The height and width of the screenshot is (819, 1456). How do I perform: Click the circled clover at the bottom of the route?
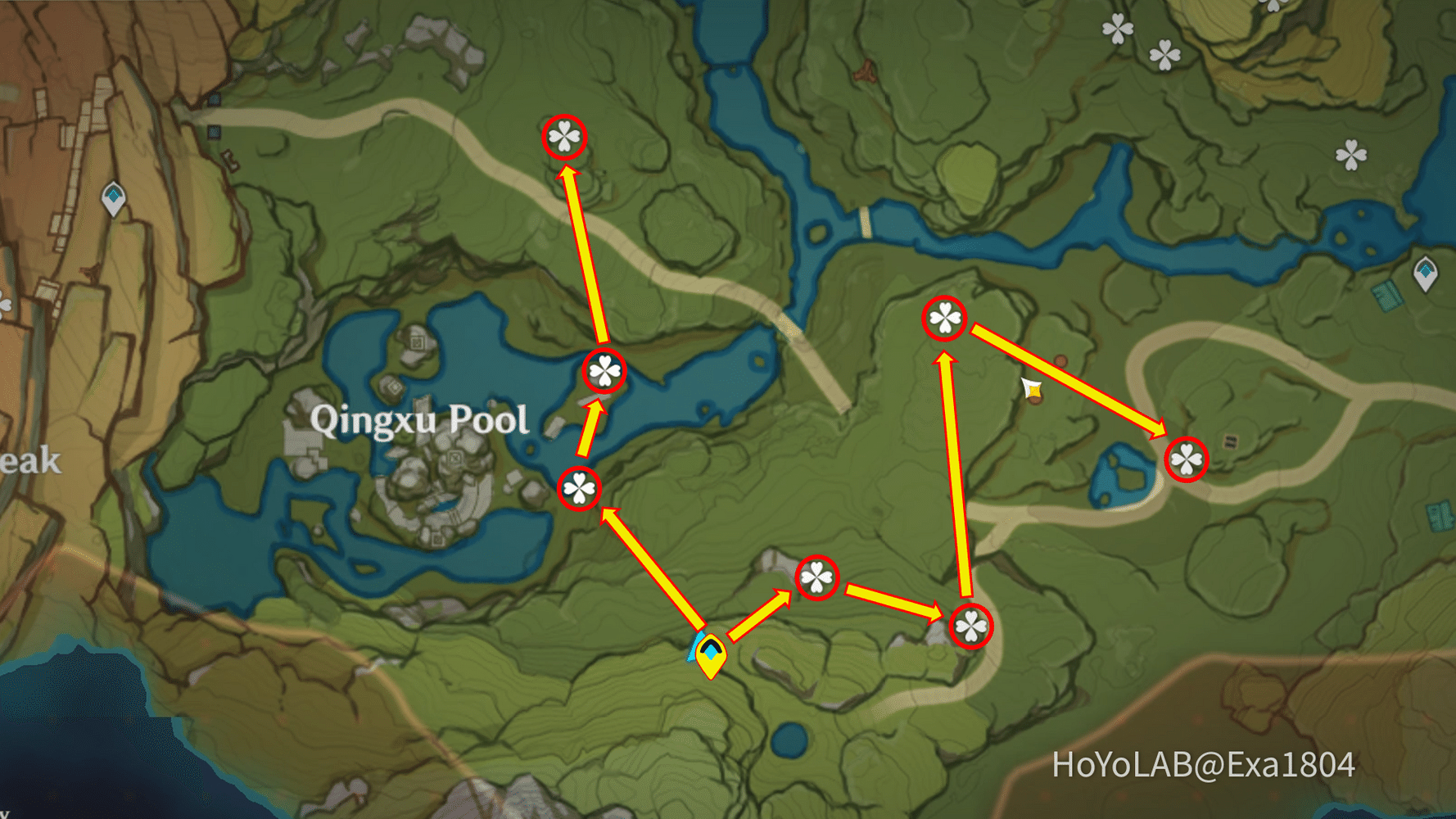[970, 627]
